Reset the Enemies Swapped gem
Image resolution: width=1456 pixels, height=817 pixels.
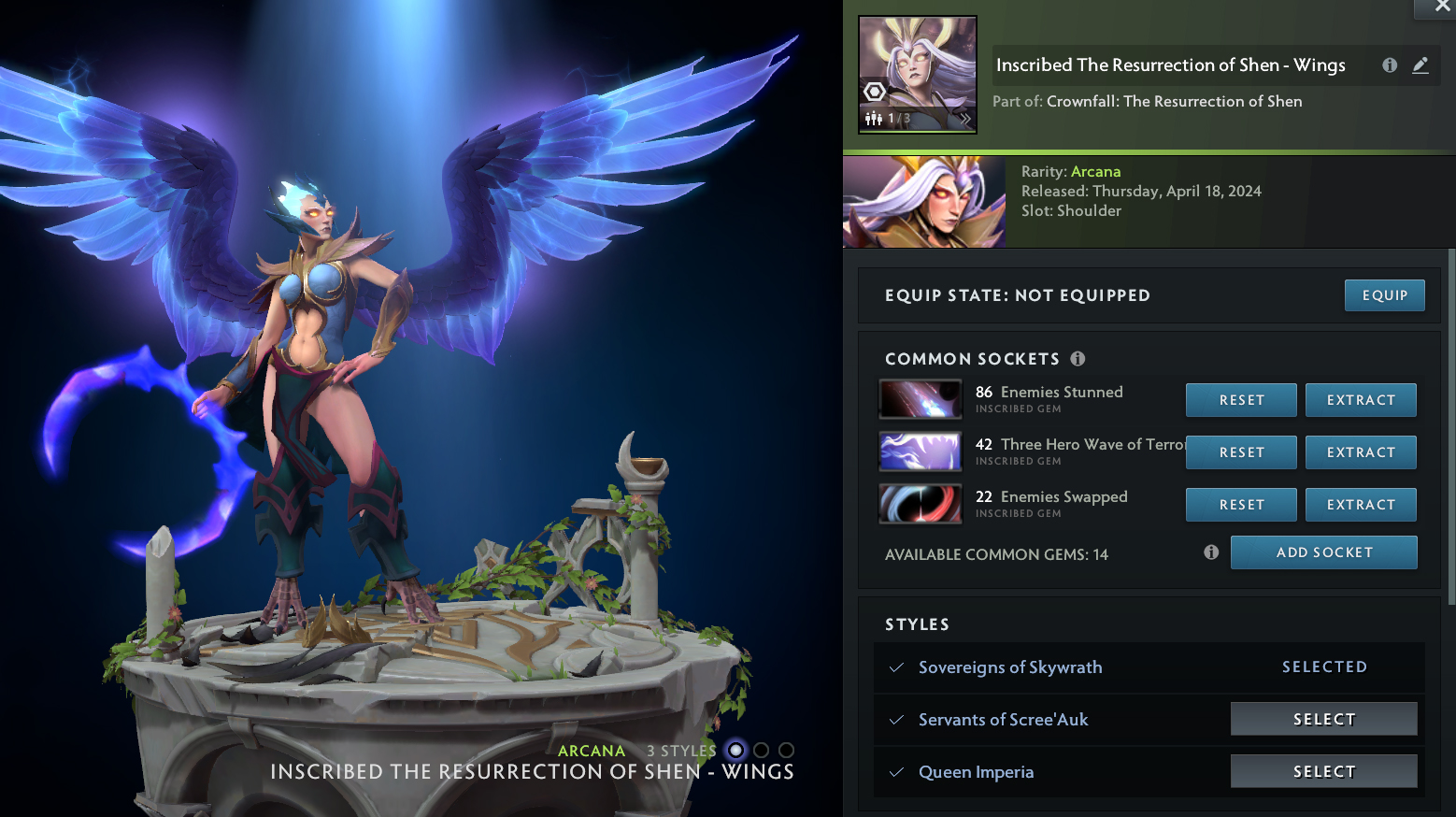click(1241, 505)
